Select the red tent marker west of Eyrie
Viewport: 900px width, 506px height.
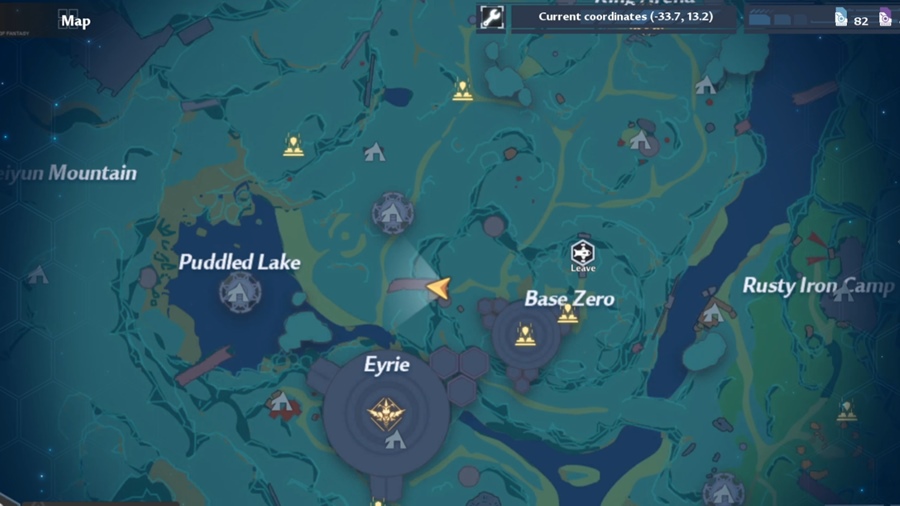tap(282, 403)
